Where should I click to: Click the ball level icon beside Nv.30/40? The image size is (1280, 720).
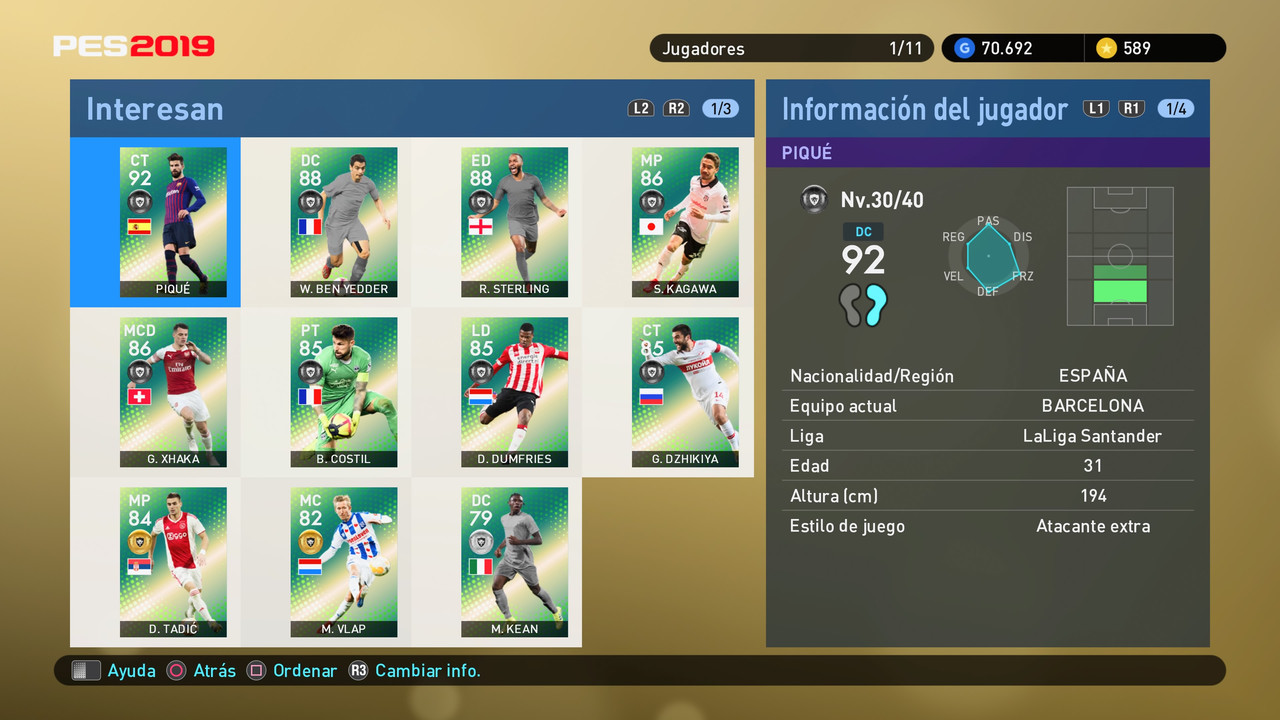[814, 199]
